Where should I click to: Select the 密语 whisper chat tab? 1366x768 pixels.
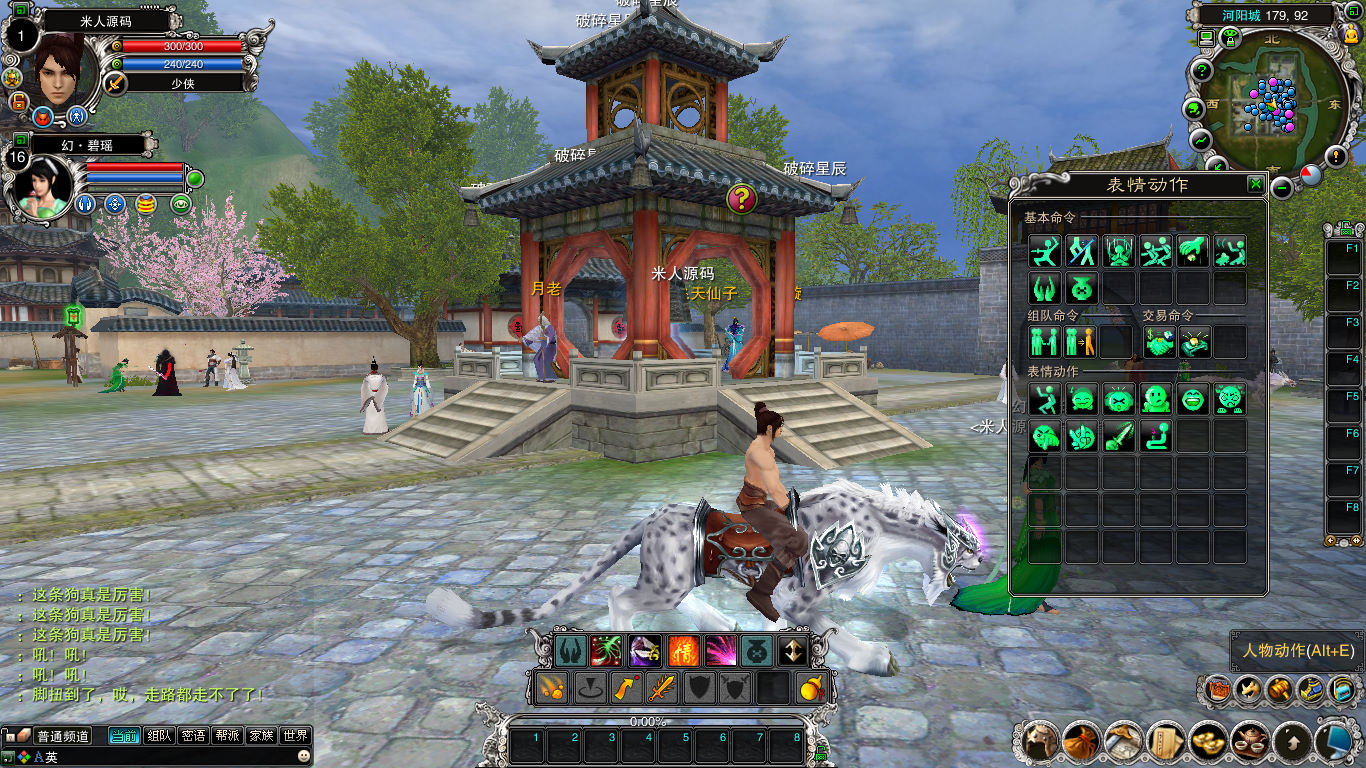pyautogui.click(x=193, y=736)
